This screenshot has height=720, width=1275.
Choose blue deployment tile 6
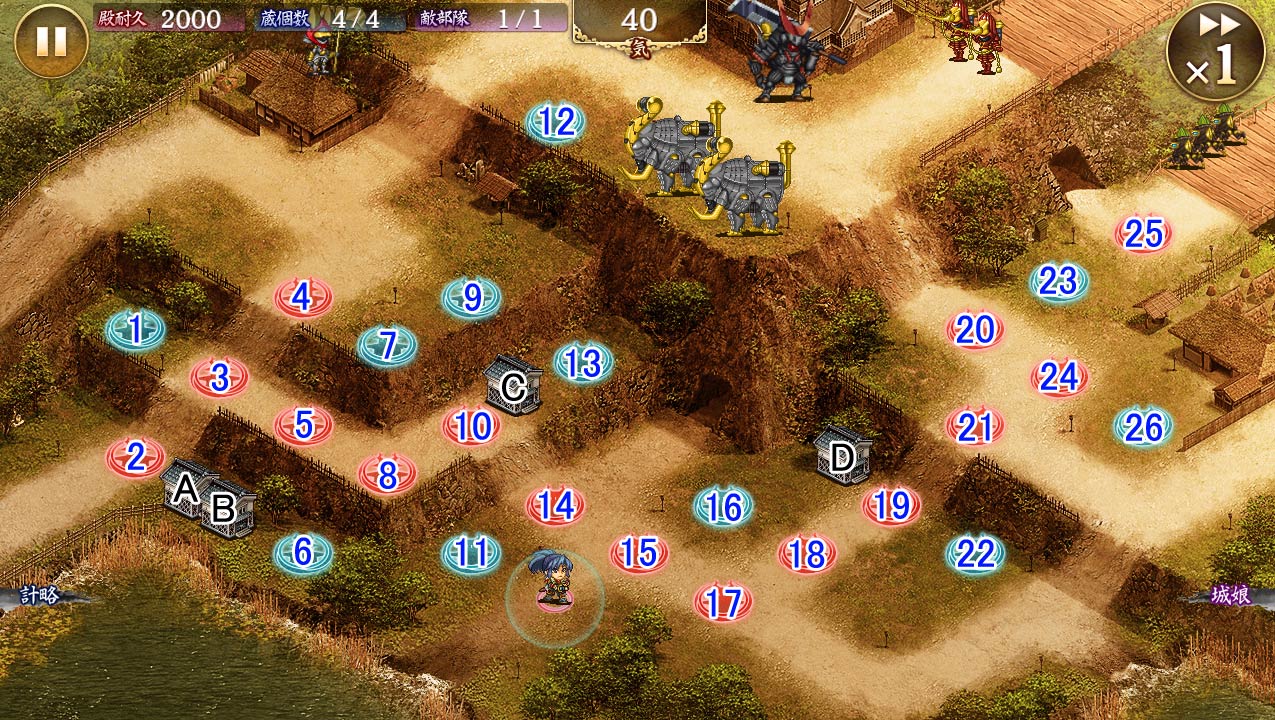click(303, 553)
